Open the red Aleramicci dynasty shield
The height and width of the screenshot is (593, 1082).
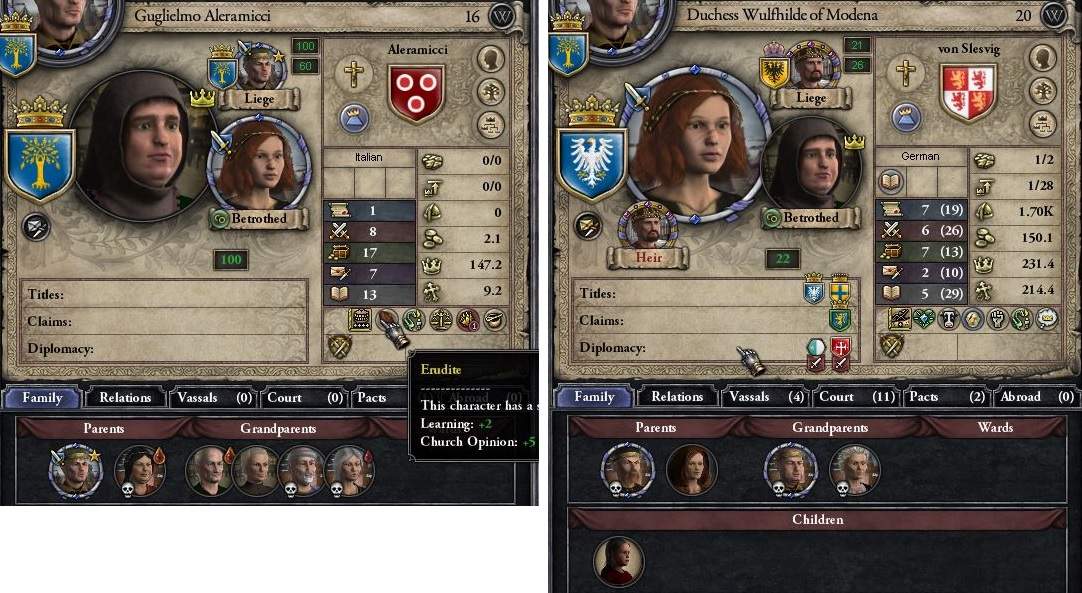coord(416,92)
